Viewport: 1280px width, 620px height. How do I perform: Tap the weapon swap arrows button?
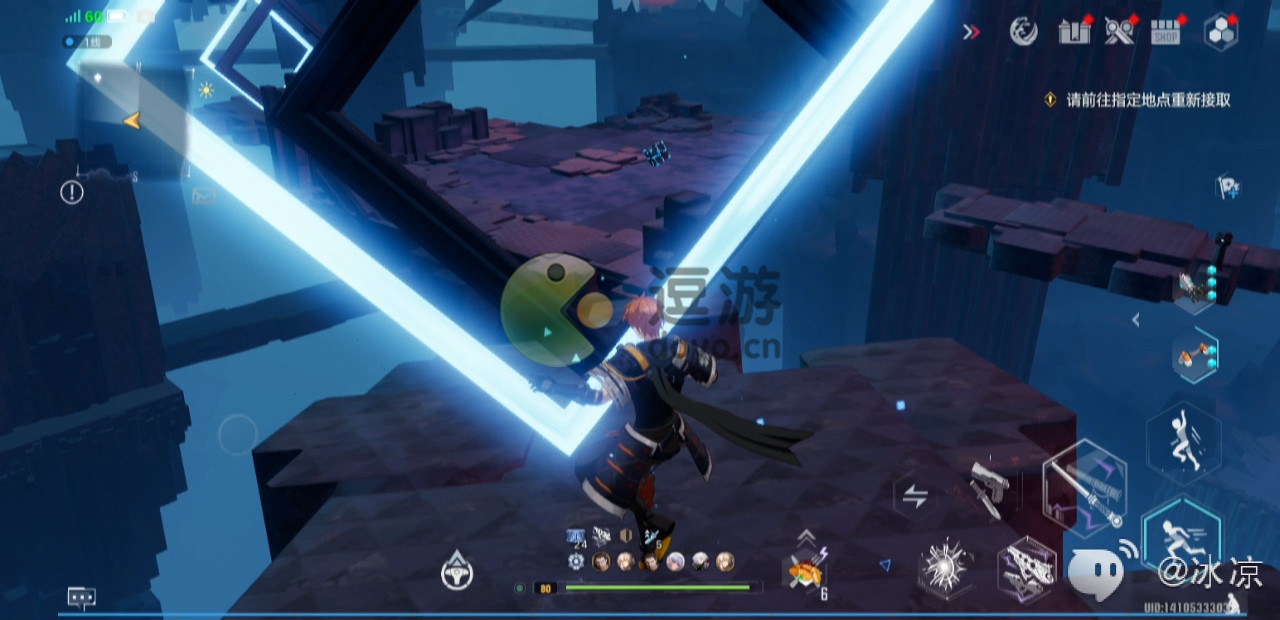(x=915, y=496)
